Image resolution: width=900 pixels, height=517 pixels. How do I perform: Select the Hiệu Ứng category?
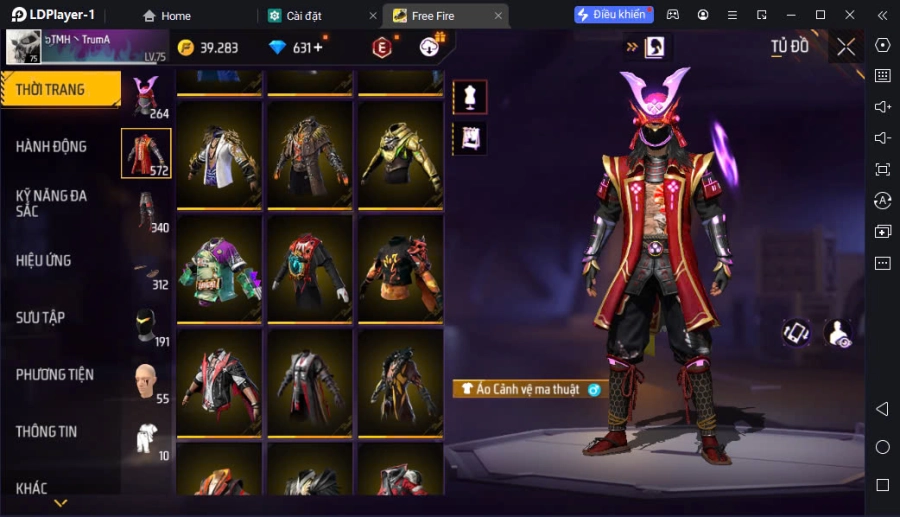(44, 261)
